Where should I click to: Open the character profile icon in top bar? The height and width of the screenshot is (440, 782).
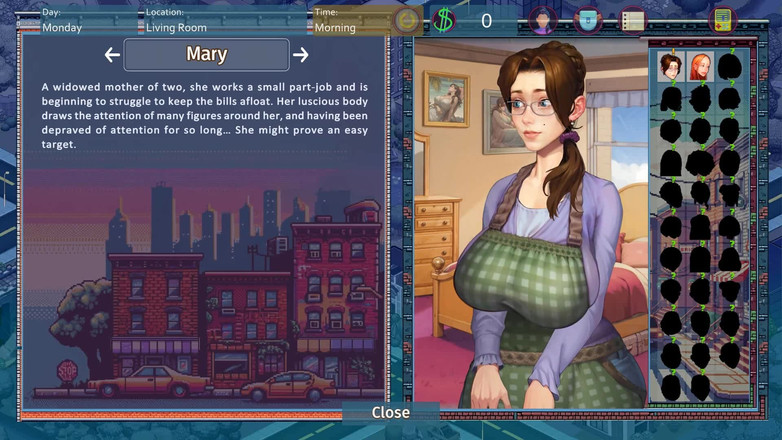tap(542, 20)
